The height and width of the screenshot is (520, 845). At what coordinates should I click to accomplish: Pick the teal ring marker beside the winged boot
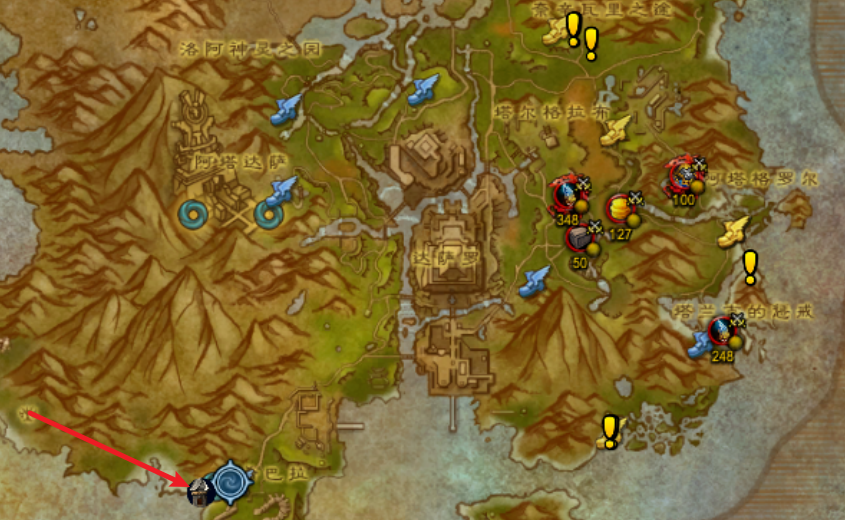pyautogui.click(x=268, y=213)
